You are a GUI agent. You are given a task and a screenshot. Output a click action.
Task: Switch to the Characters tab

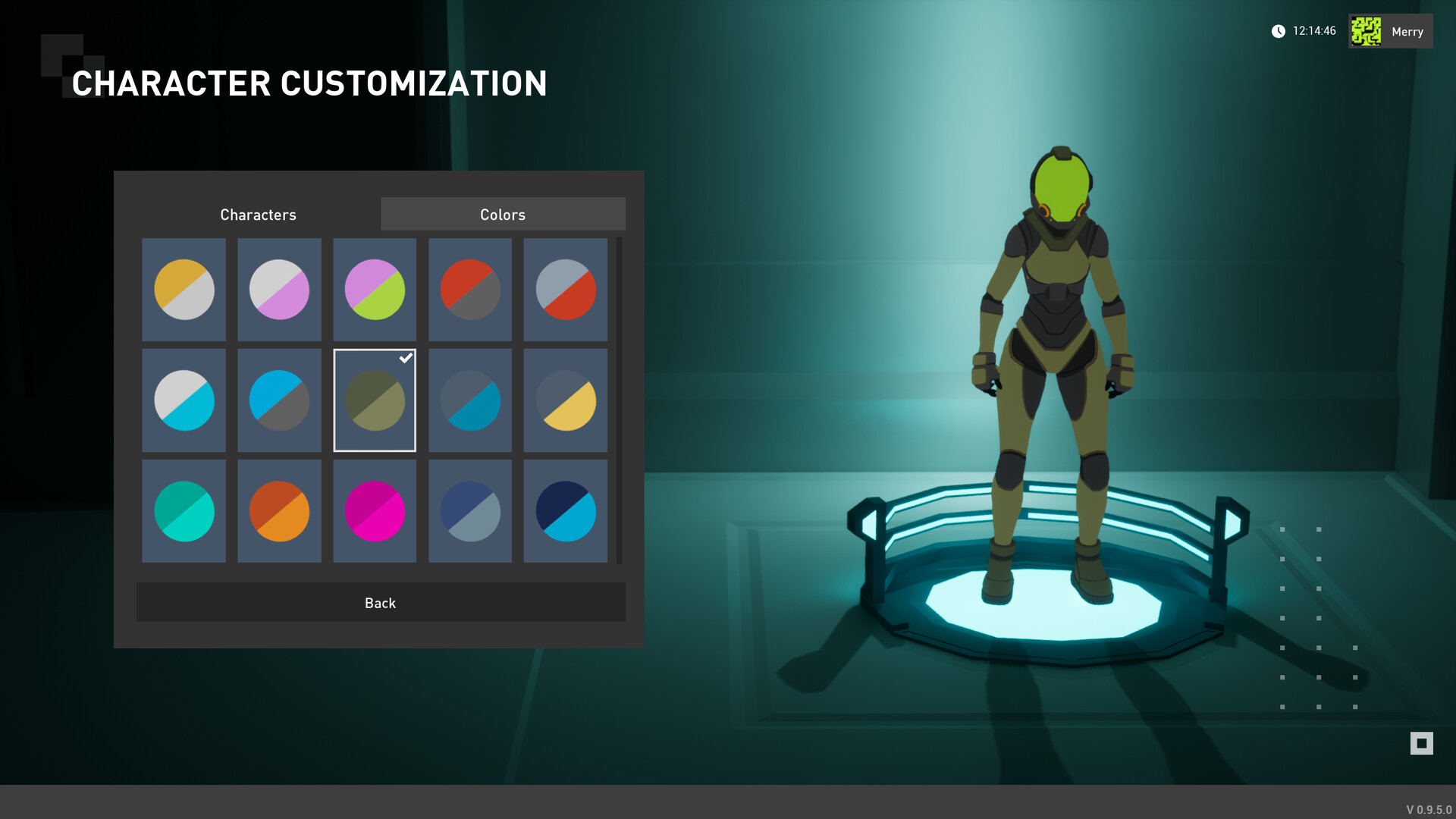258,214
